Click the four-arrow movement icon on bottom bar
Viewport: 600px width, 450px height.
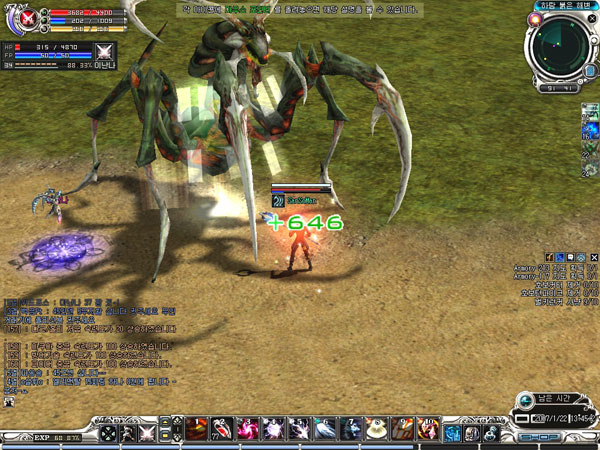107,434
